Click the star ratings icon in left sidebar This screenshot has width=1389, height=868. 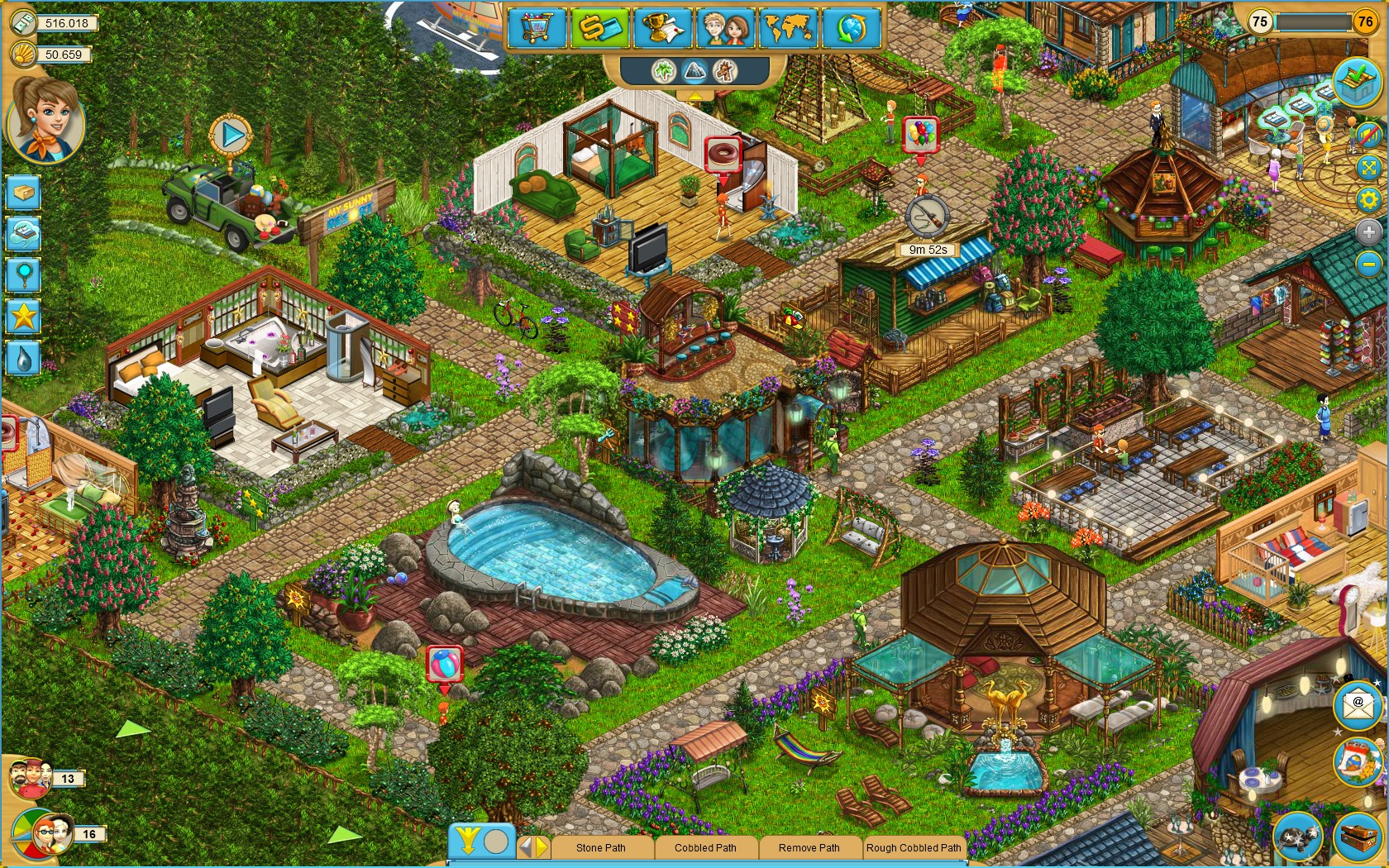point(22,314)
